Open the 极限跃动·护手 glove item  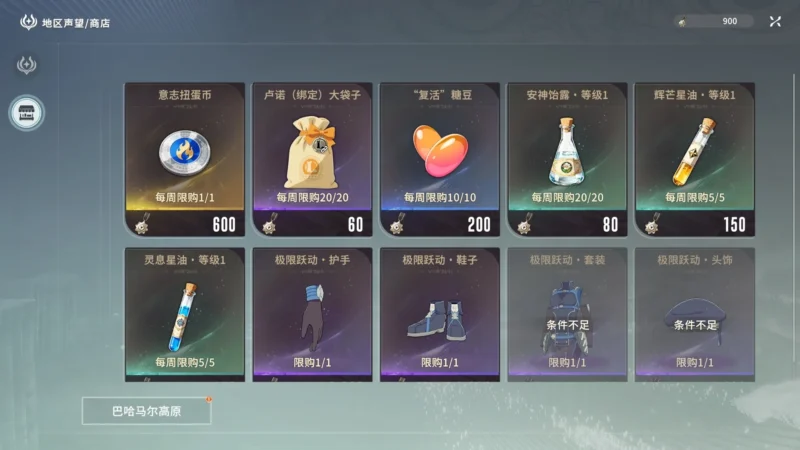click(x=312, y=313)
